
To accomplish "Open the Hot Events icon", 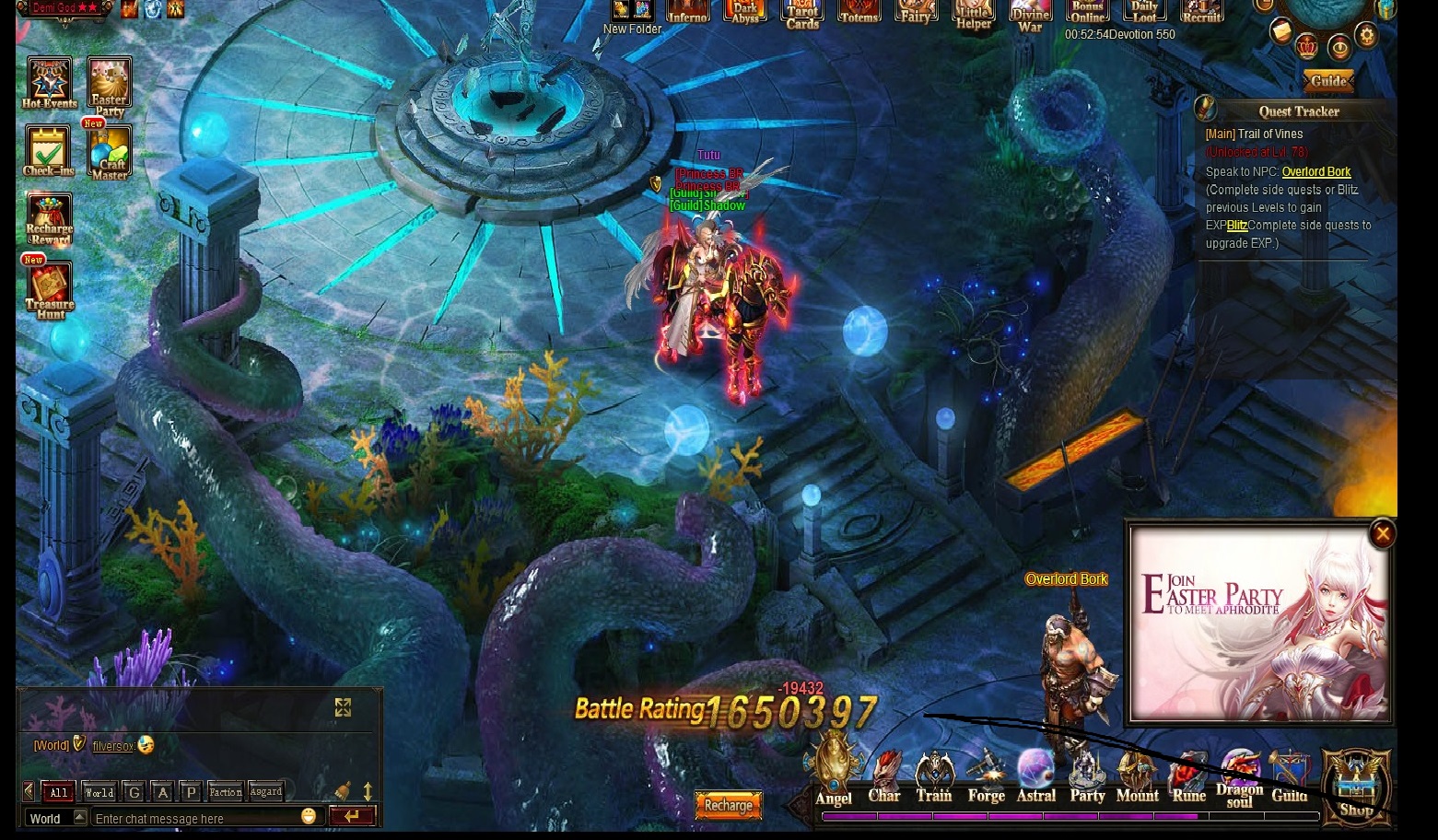I will point(50,82).
